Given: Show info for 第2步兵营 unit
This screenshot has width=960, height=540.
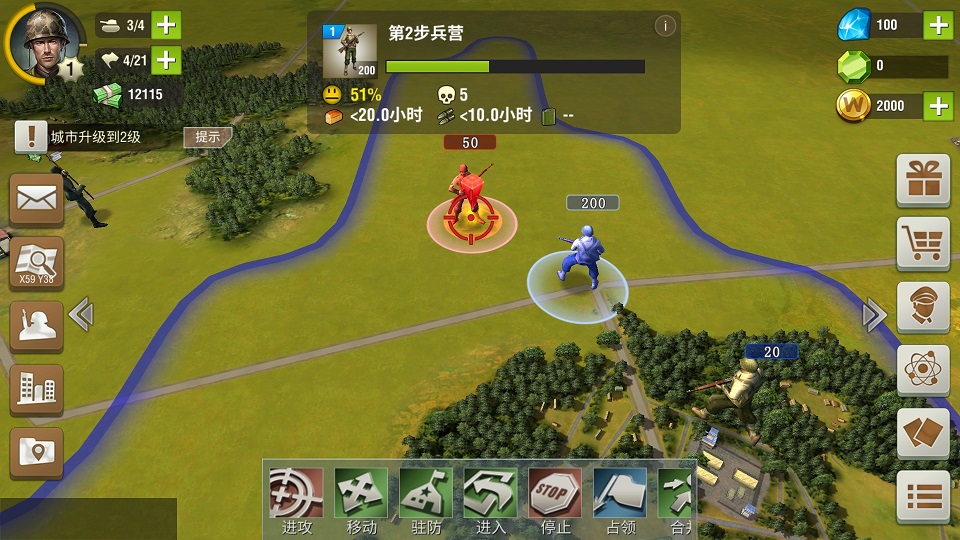Looking at the screenshot, I should (665, 27).
